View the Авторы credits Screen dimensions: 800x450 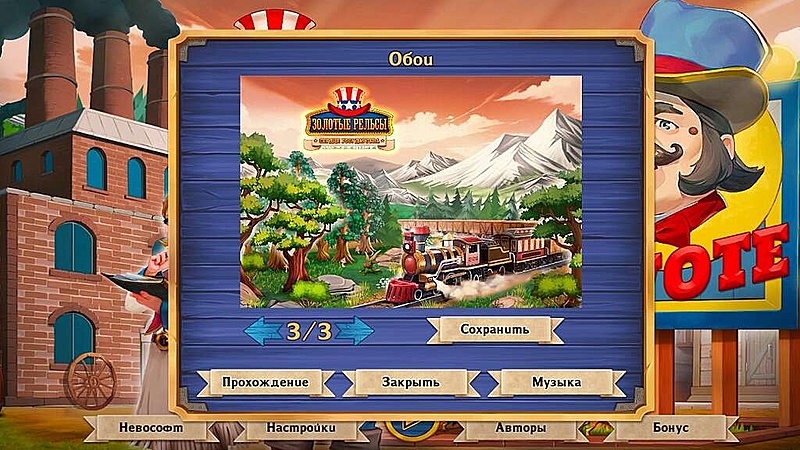pyautogui.click(x=519, y=428)
